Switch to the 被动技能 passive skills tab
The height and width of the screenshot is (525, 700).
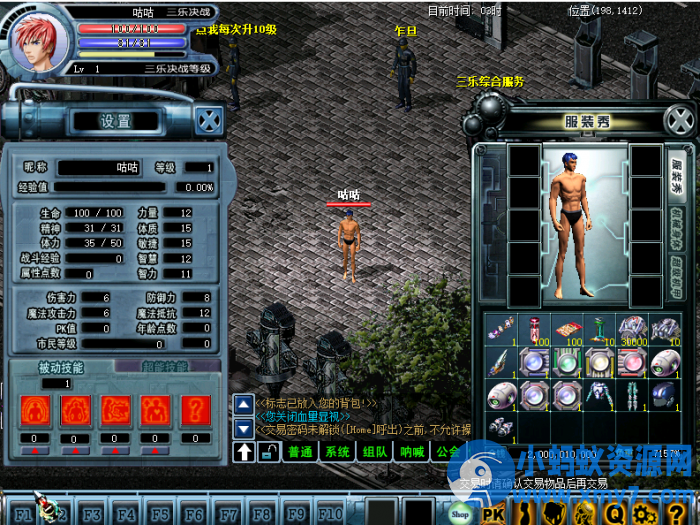(60, 367)
